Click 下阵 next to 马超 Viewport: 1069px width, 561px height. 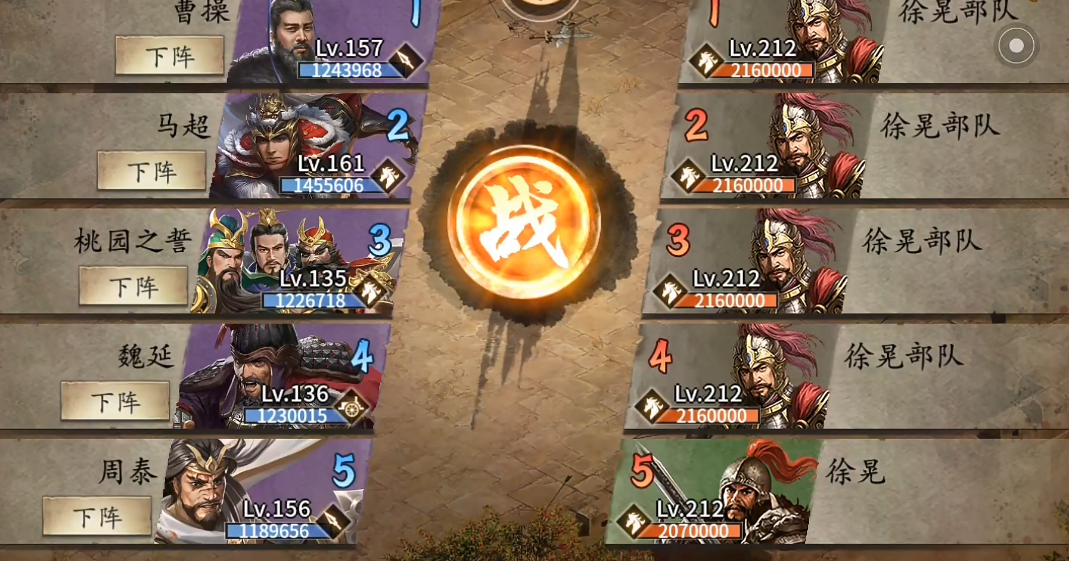click(x=151, y=171)
